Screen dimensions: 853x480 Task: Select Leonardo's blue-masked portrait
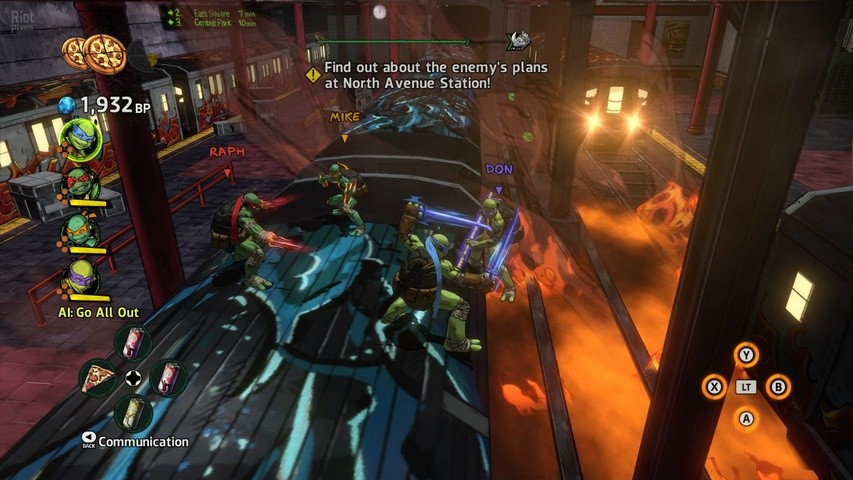78,138
